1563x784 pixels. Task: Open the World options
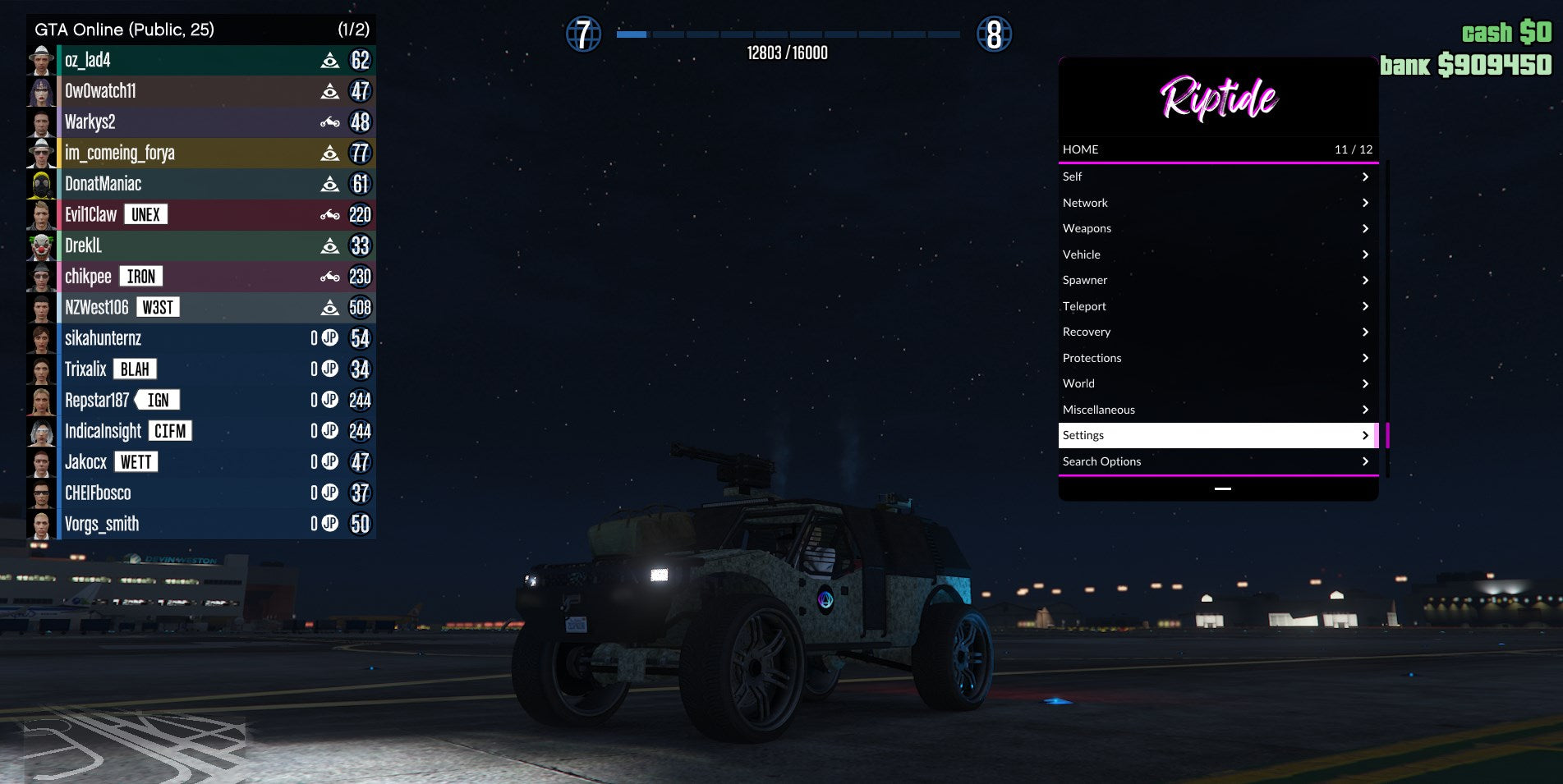[x=1217, y=383]
